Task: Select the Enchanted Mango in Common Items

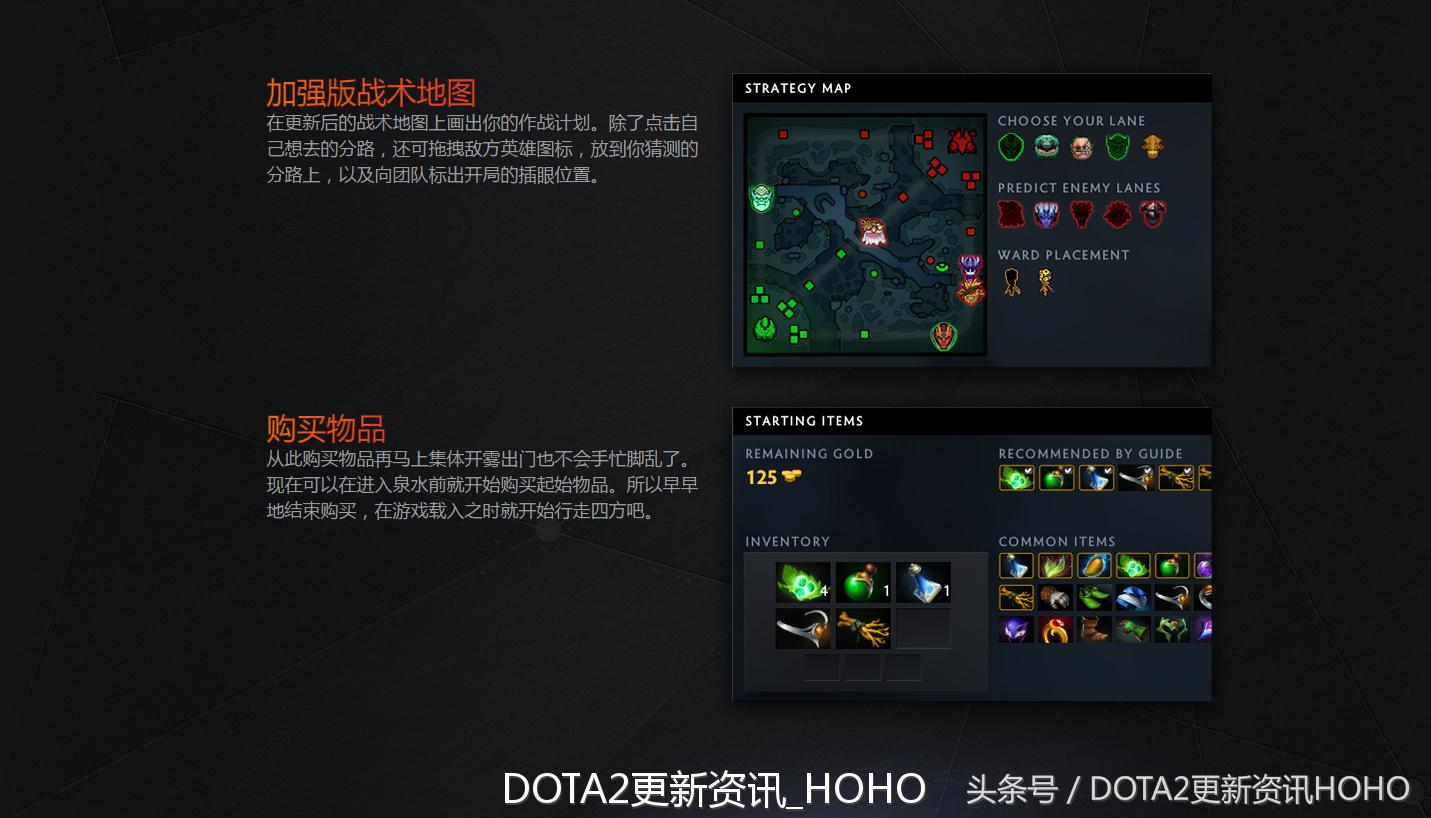Action: click(1094, 566)
